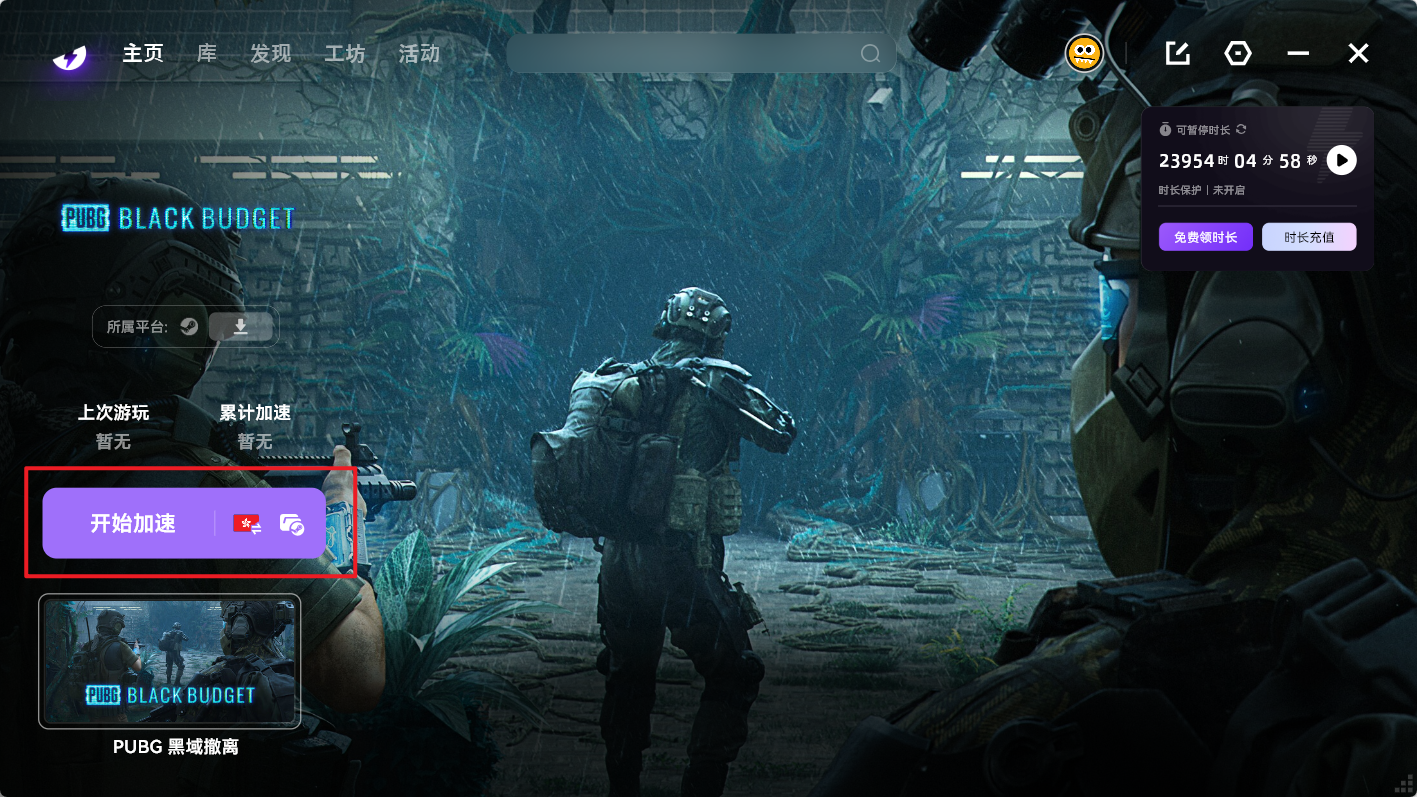Image resolution: width=1417 pixels, height=797 pixels.
Task: Select the 主页 tab
Action: [143, 53]
